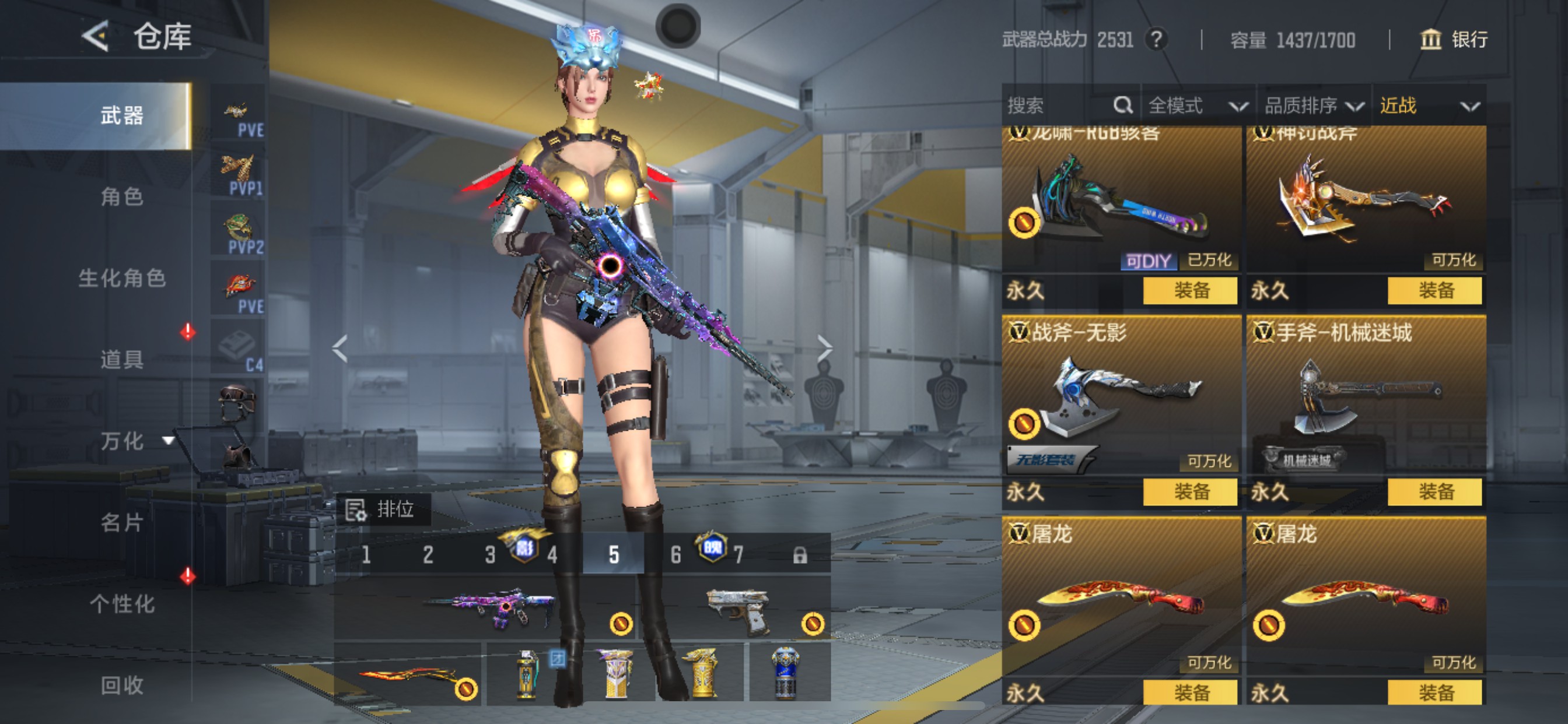Select the 道具 category
The image size is (1568, 724).
tap(122, 360)
